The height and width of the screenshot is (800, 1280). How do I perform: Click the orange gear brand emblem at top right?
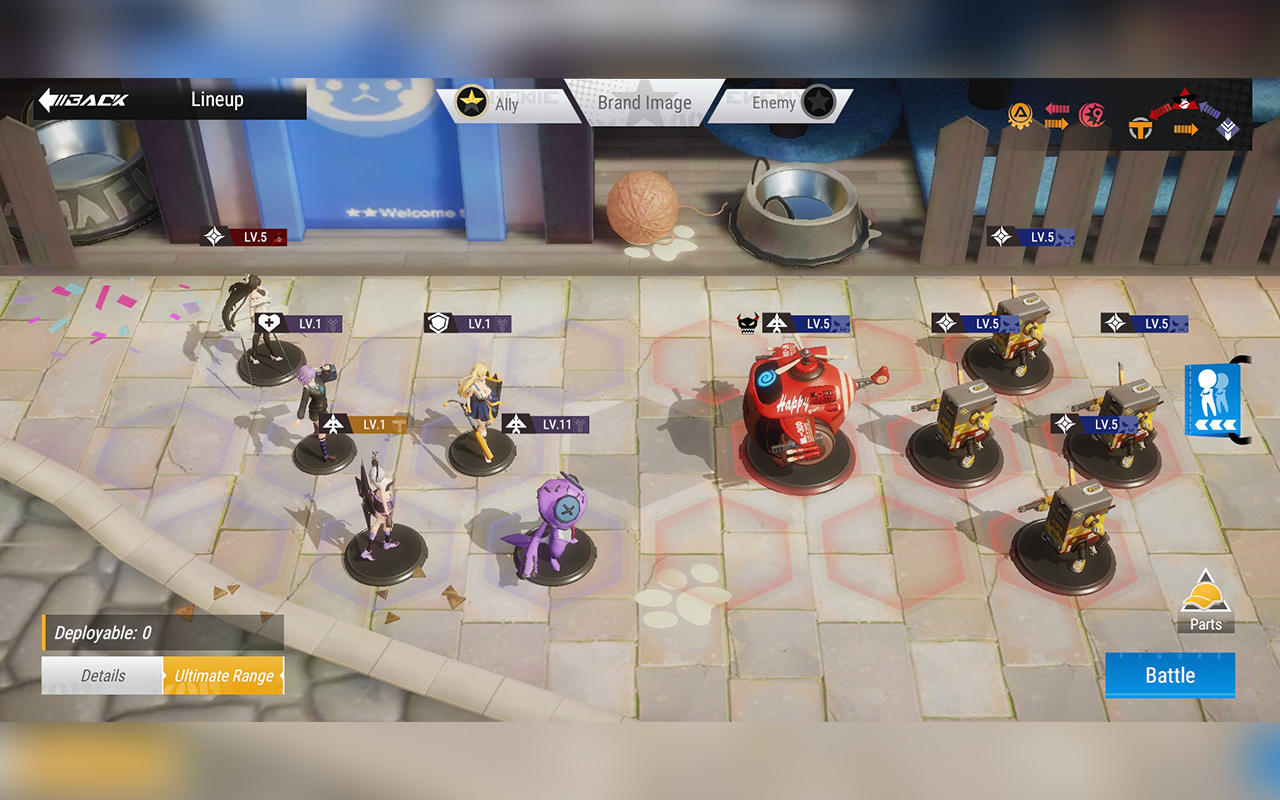coord(1018,111)
